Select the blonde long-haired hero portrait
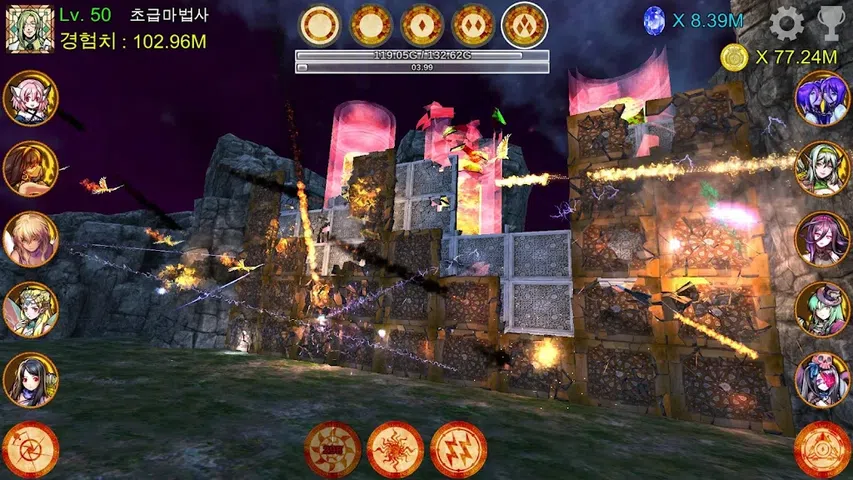Screen dimensions: 853x480 [31, 239]
